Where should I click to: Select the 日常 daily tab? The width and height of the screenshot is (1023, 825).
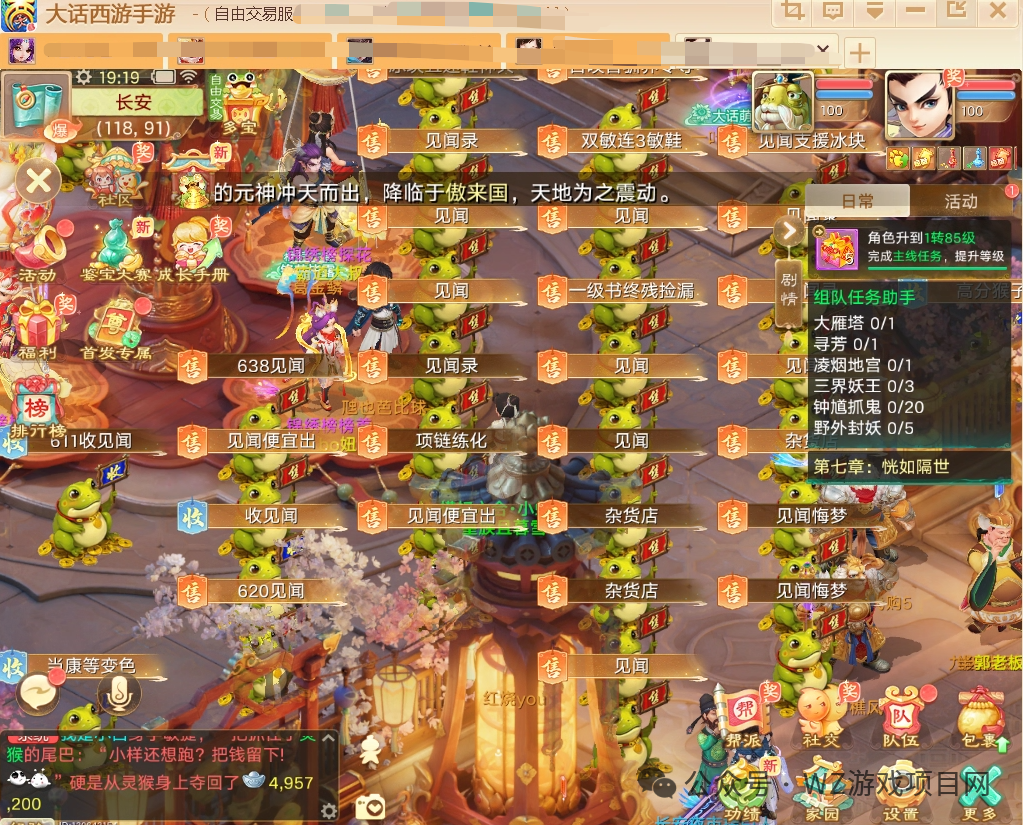pos(858,201)
